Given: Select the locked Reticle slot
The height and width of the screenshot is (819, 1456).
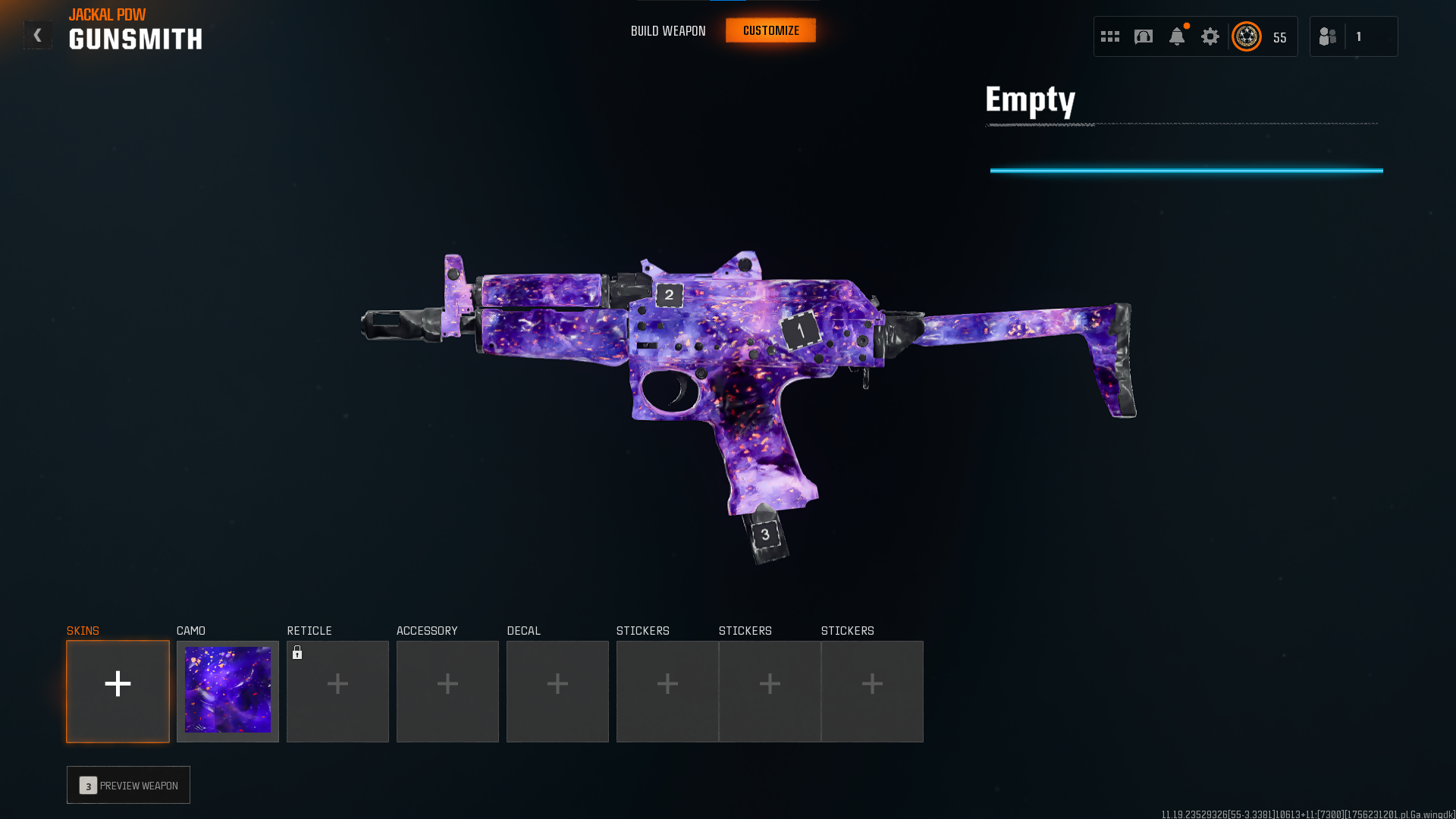Looking at the screenshot, I should (337, 691).
